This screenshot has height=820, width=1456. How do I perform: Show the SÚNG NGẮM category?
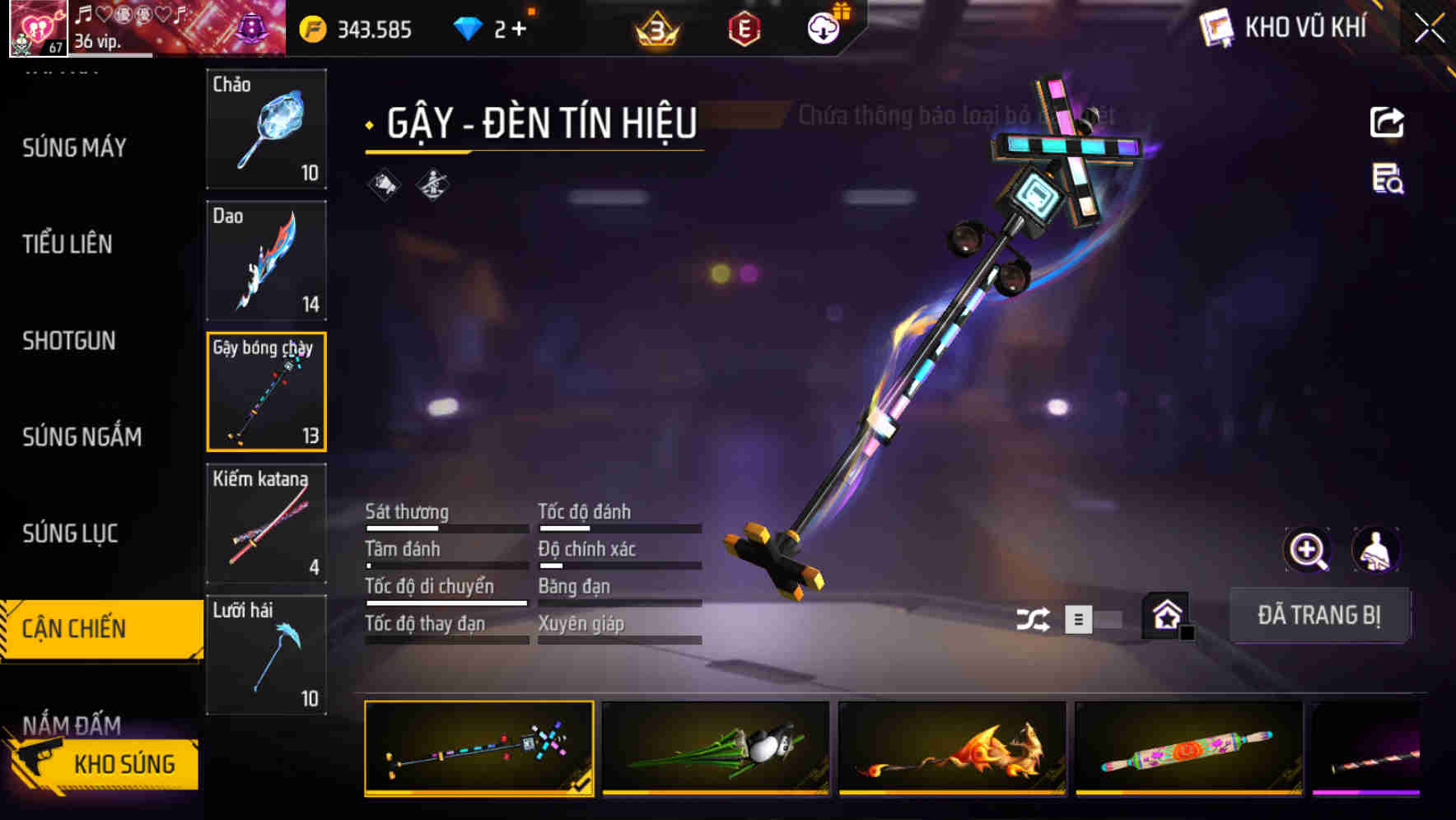click(x=82, y=437)
